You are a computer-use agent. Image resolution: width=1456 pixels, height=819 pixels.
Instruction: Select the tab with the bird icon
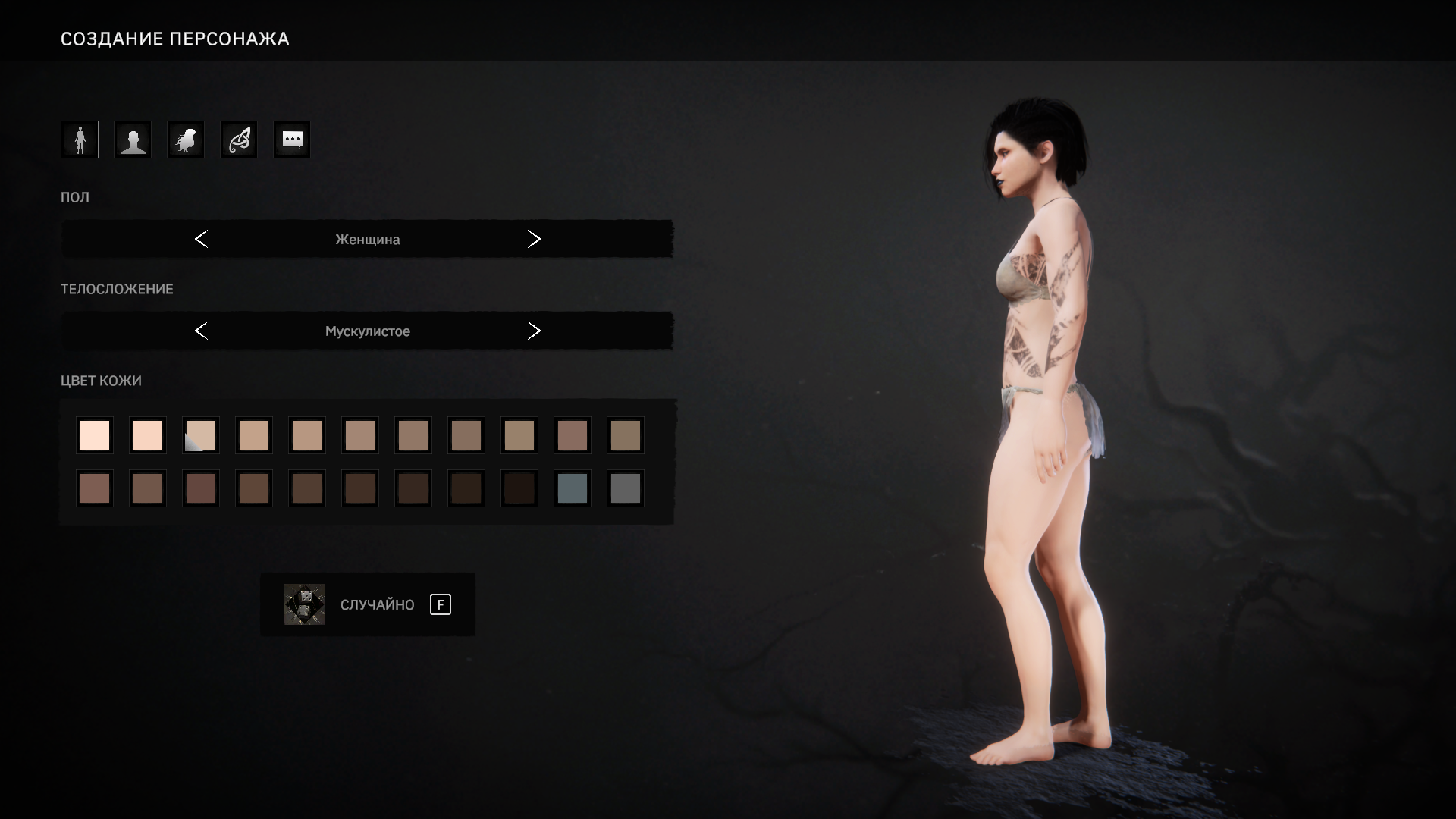[186, 140]
